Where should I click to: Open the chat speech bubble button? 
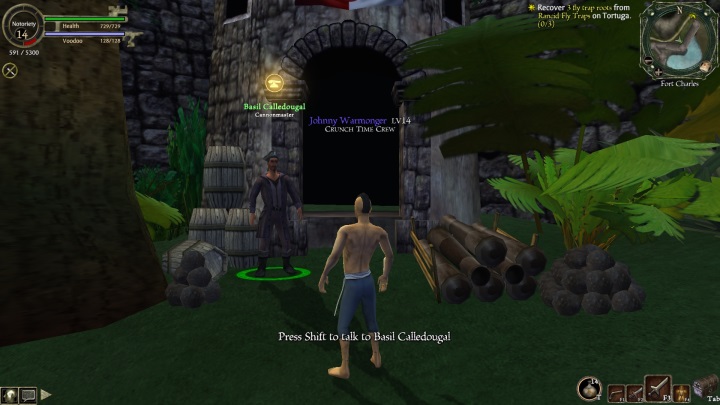coord(28,395)
